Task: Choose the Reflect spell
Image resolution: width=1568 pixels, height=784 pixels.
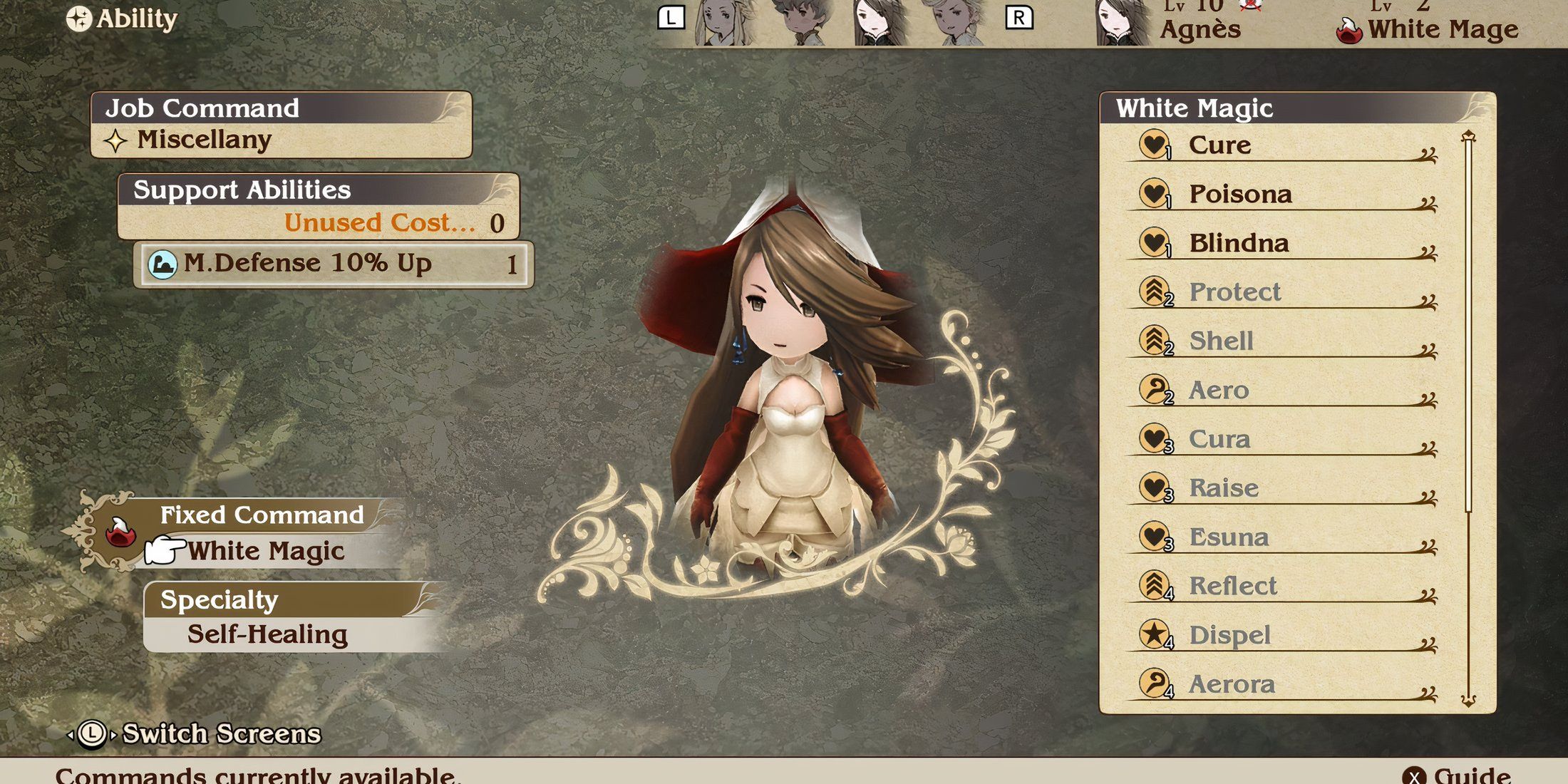Action: coord(1283,586)
